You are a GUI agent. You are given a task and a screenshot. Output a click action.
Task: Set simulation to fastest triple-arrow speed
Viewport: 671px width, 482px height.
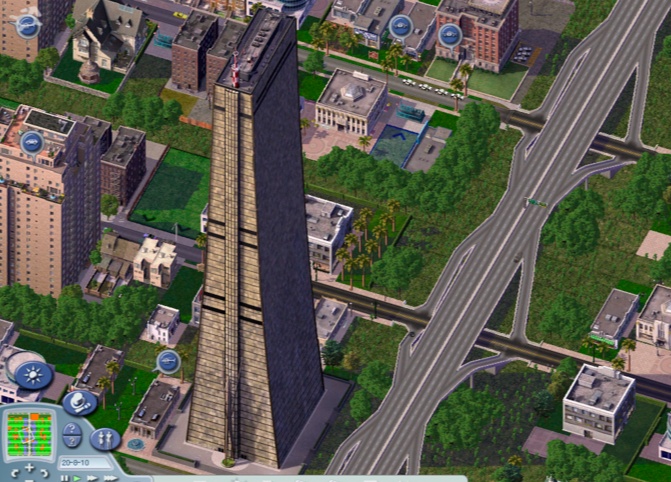click(x=110, y=478)
